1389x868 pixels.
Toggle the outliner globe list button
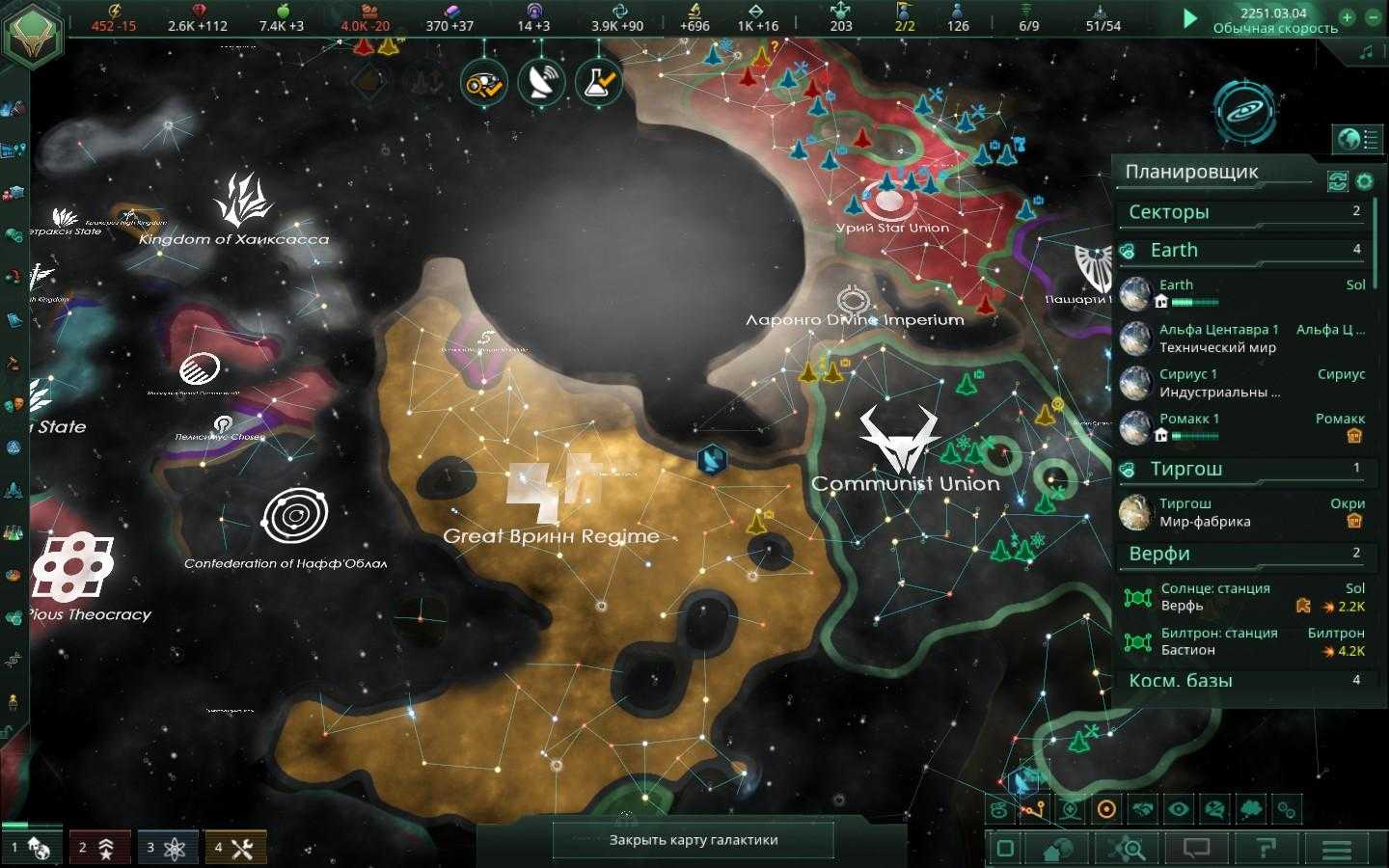1357,139
